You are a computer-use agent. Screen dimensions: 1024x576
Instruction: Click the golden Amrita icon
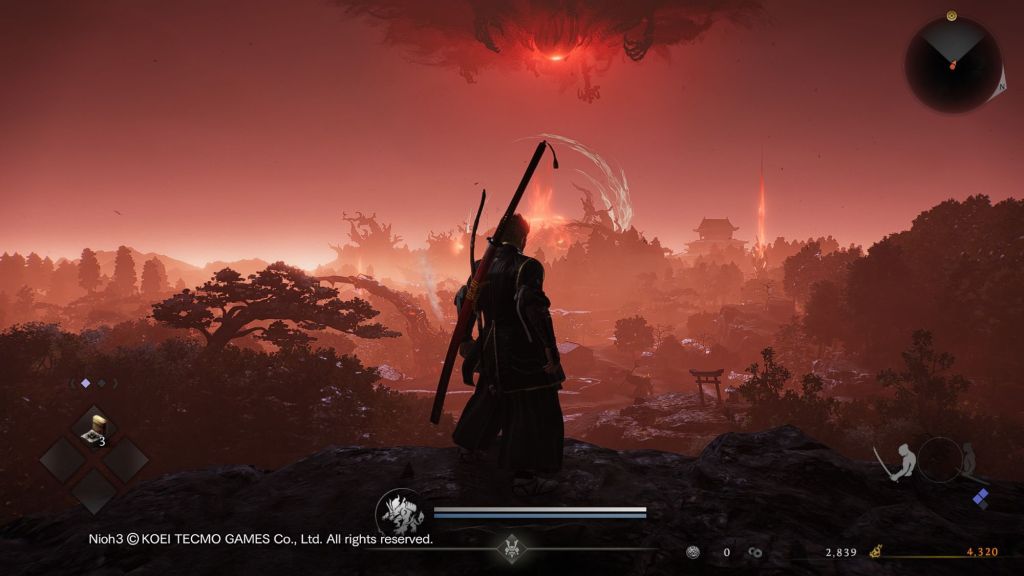875,551
